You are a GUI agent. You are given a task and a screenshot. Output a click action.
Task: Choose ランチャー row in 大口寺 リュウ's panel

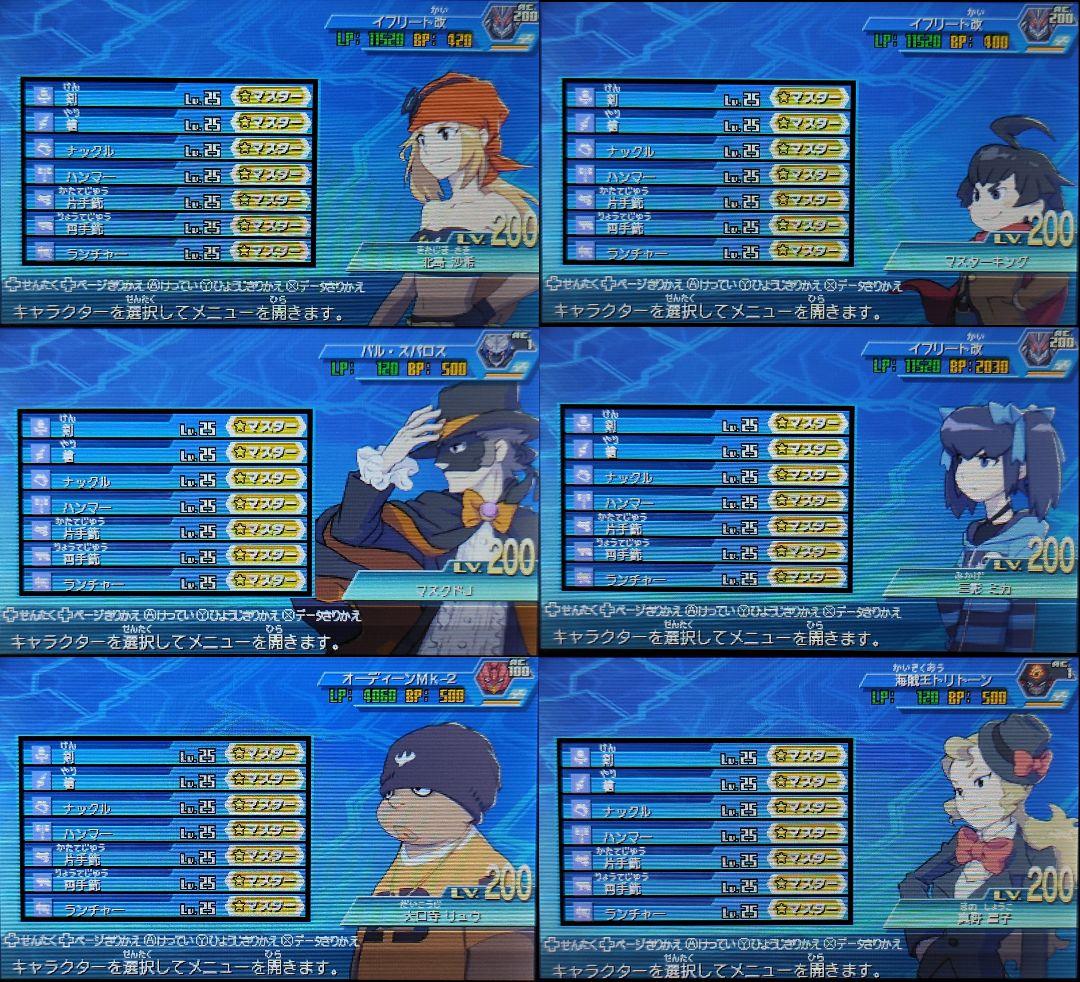166,910
